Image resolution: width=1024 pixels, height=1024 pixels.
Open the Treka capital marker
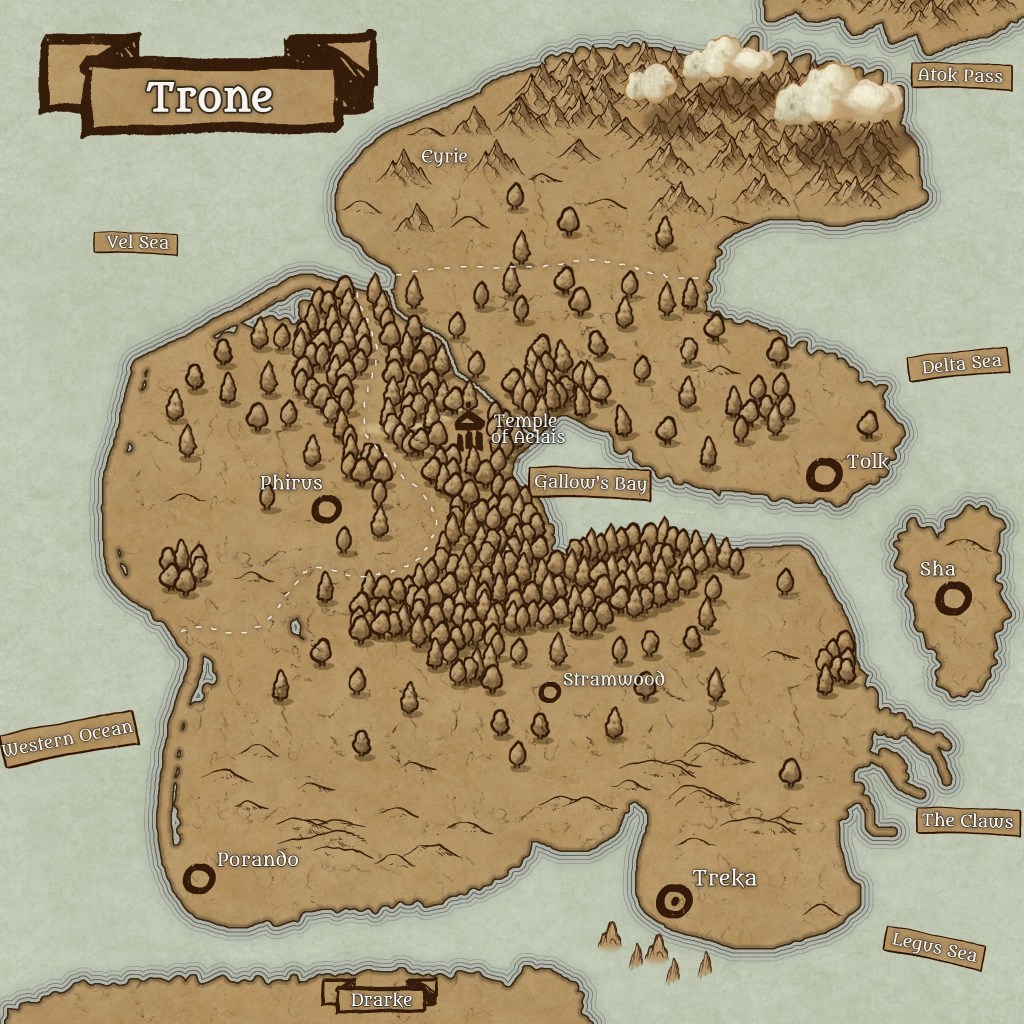click(674, 902)
